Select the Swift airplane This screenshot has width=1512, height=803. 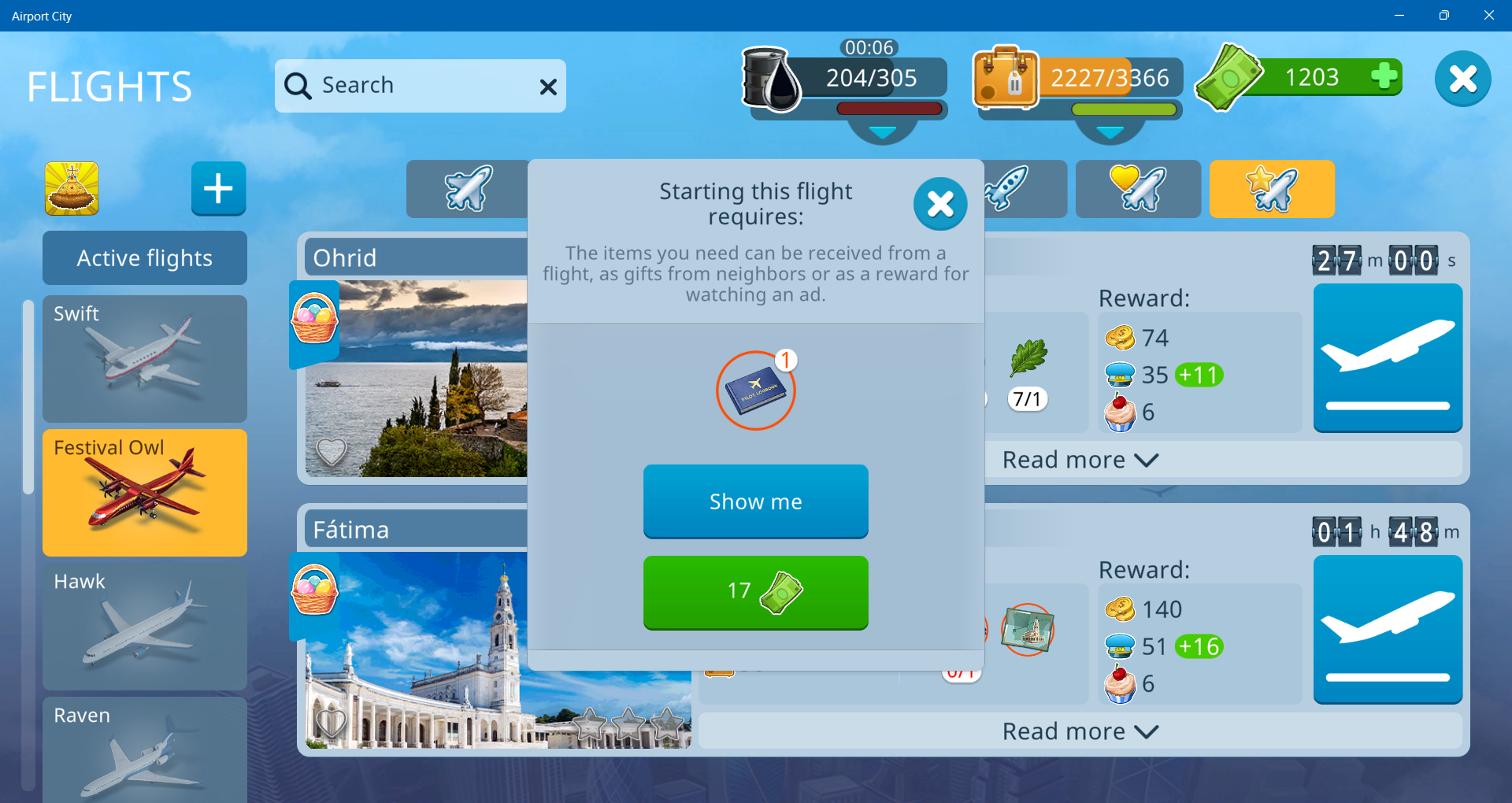[x=145, y=358]
